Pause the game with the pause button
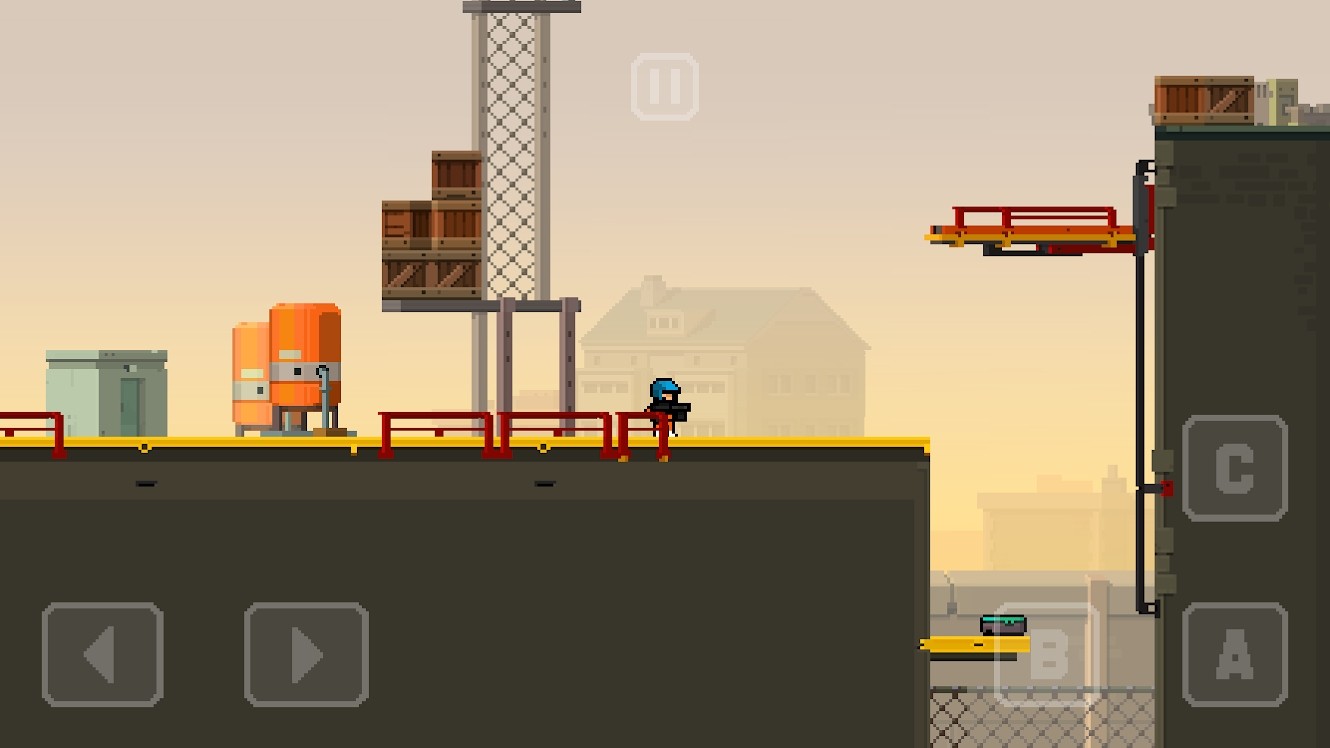The height and width of the screenshot is (748, 1330). (x=665, y=87)
